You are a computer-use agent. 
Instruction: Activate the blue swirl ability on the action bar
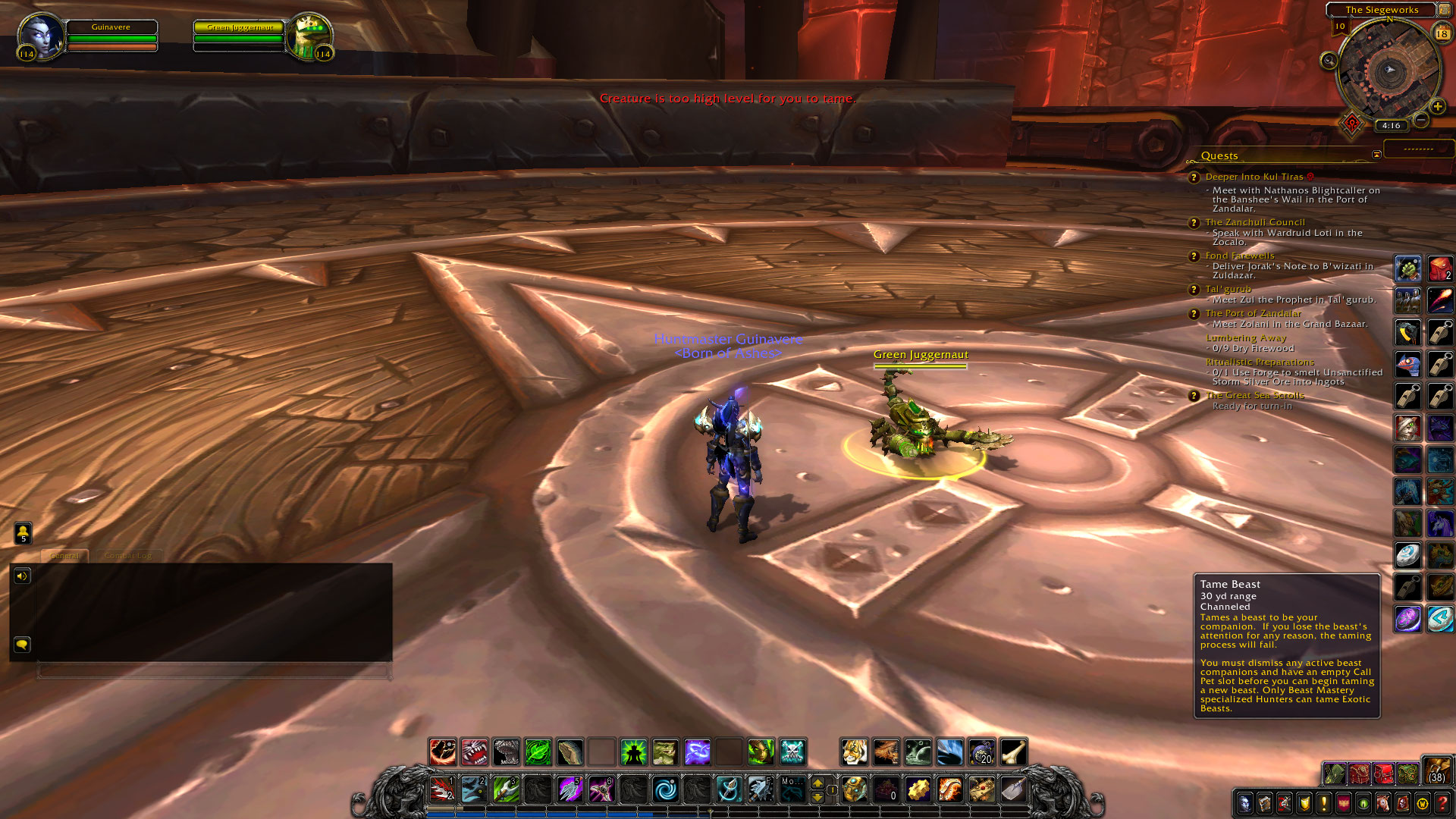665,790
